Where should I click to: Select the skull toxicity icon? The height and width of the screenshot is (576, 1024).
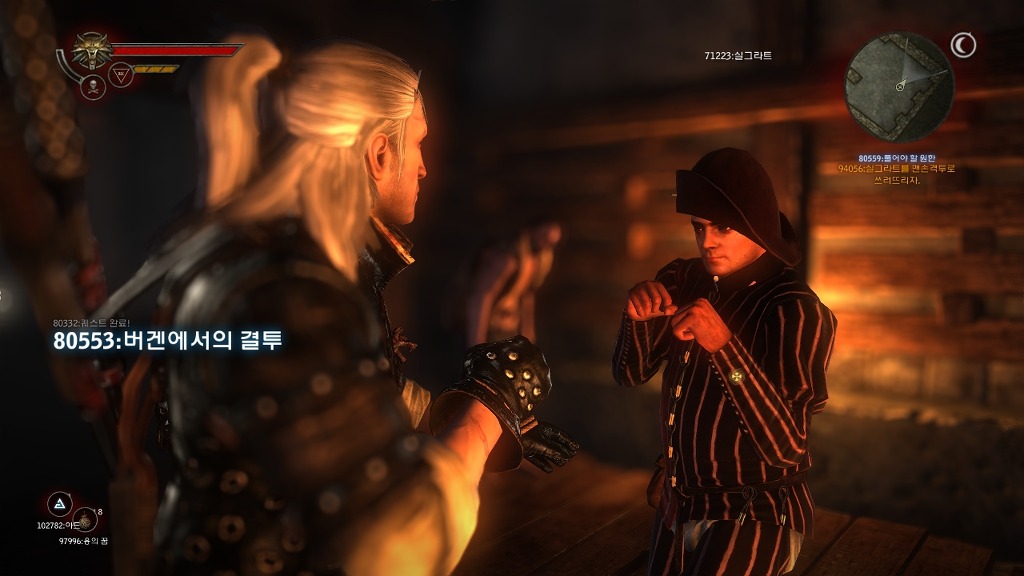(92, 85)
